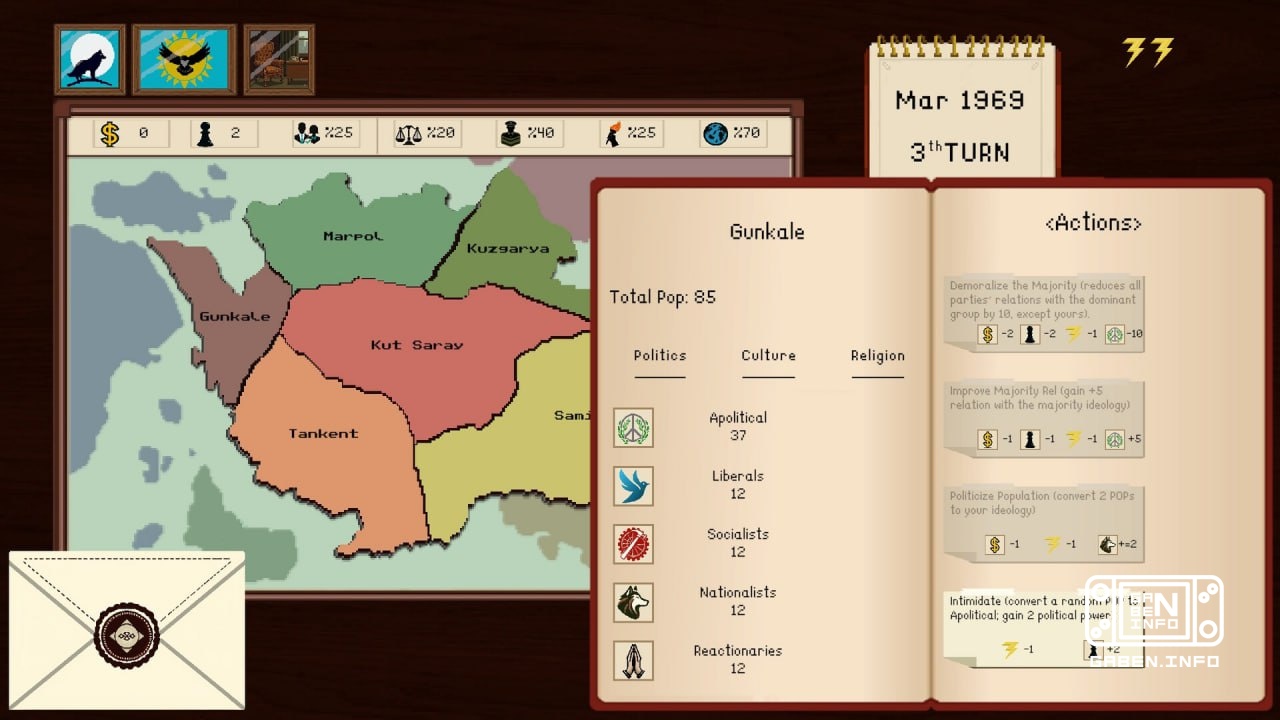This screenshot has height=720, width=1280.
Task: Click the praying hands Reactionaries icon
Action: click(x=633, y=659)
